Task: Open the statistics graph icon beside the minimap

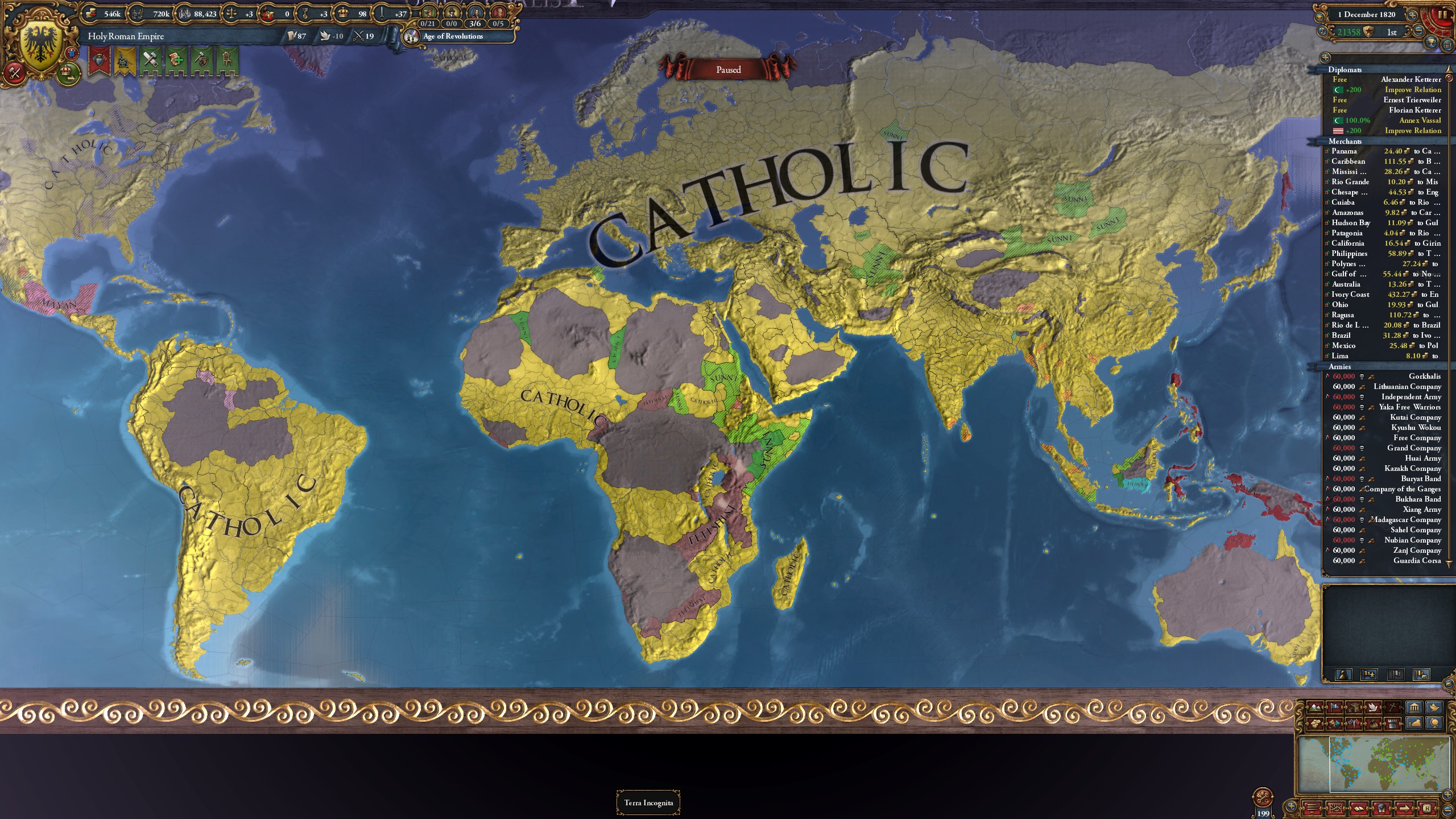Action: tap(1335, 808)
